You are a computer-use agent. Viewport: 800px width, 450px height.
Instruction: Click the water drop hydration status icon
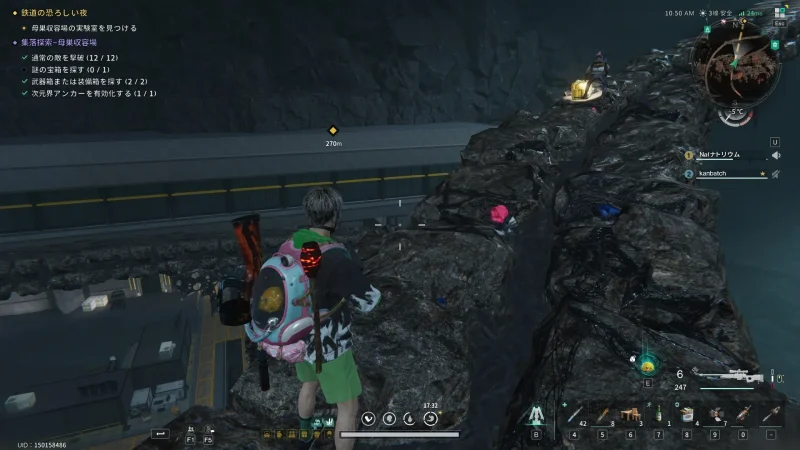click(409, 418)
